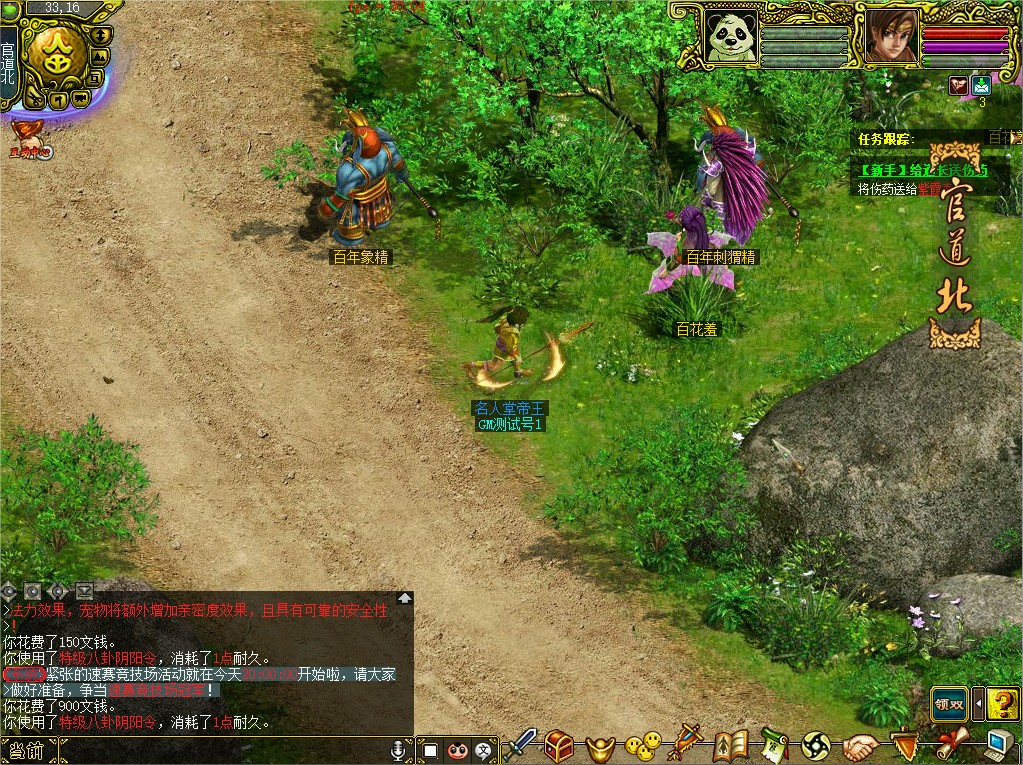Screen dimensions: 1023x765
Task: Click the newbie quest link in tracker
Action: pyautogui.click(x=921, y=171)
